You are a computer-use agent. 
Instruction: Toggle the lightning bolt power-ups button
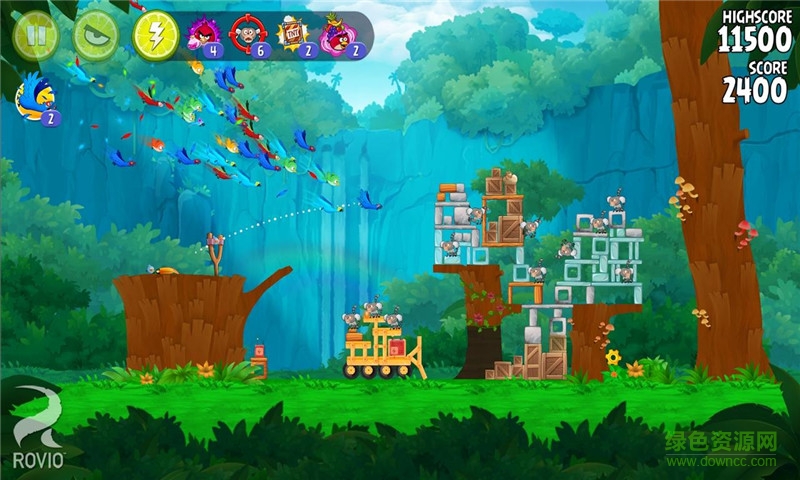click(x=156, y=36)
